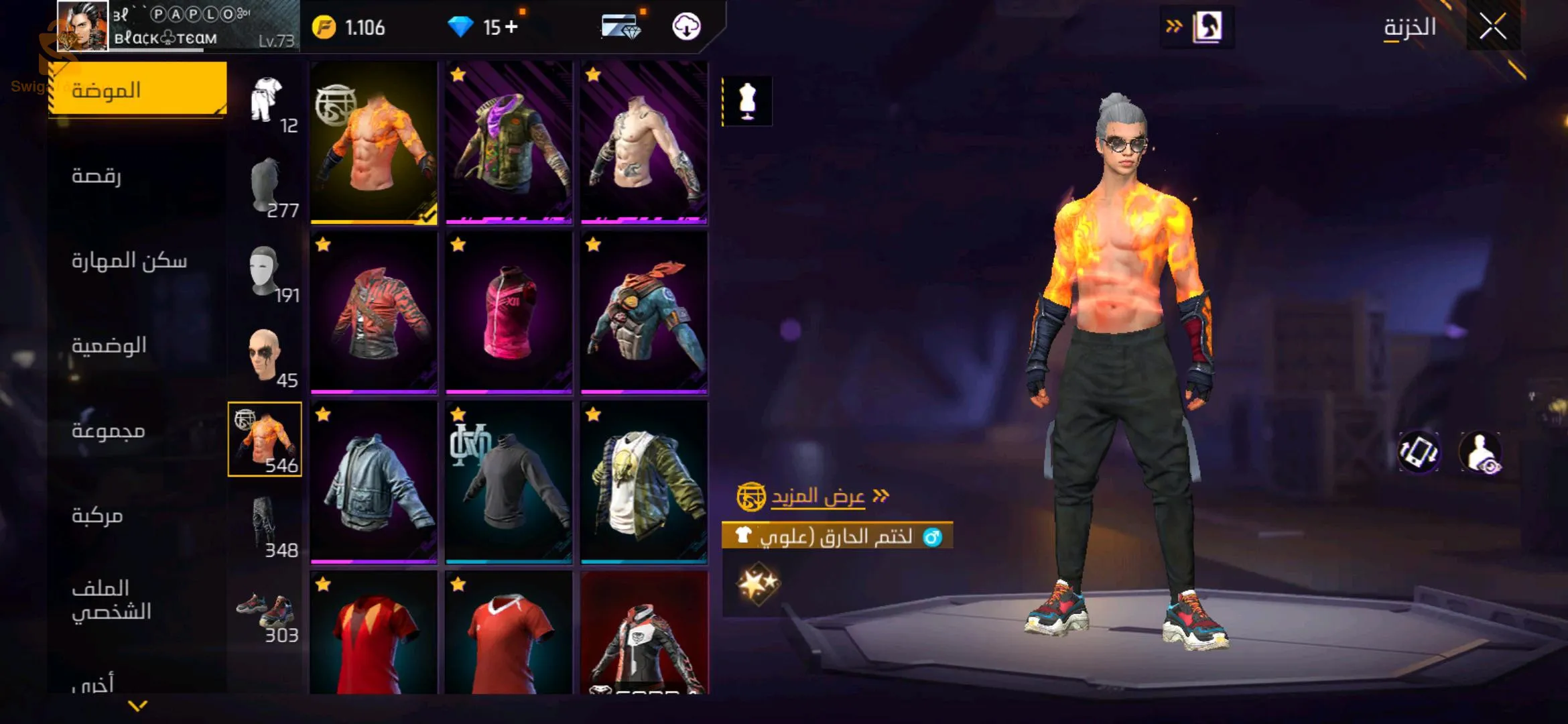Open the مركبة vehicle tab
1568x724 pixels.
tap(98, 516)
